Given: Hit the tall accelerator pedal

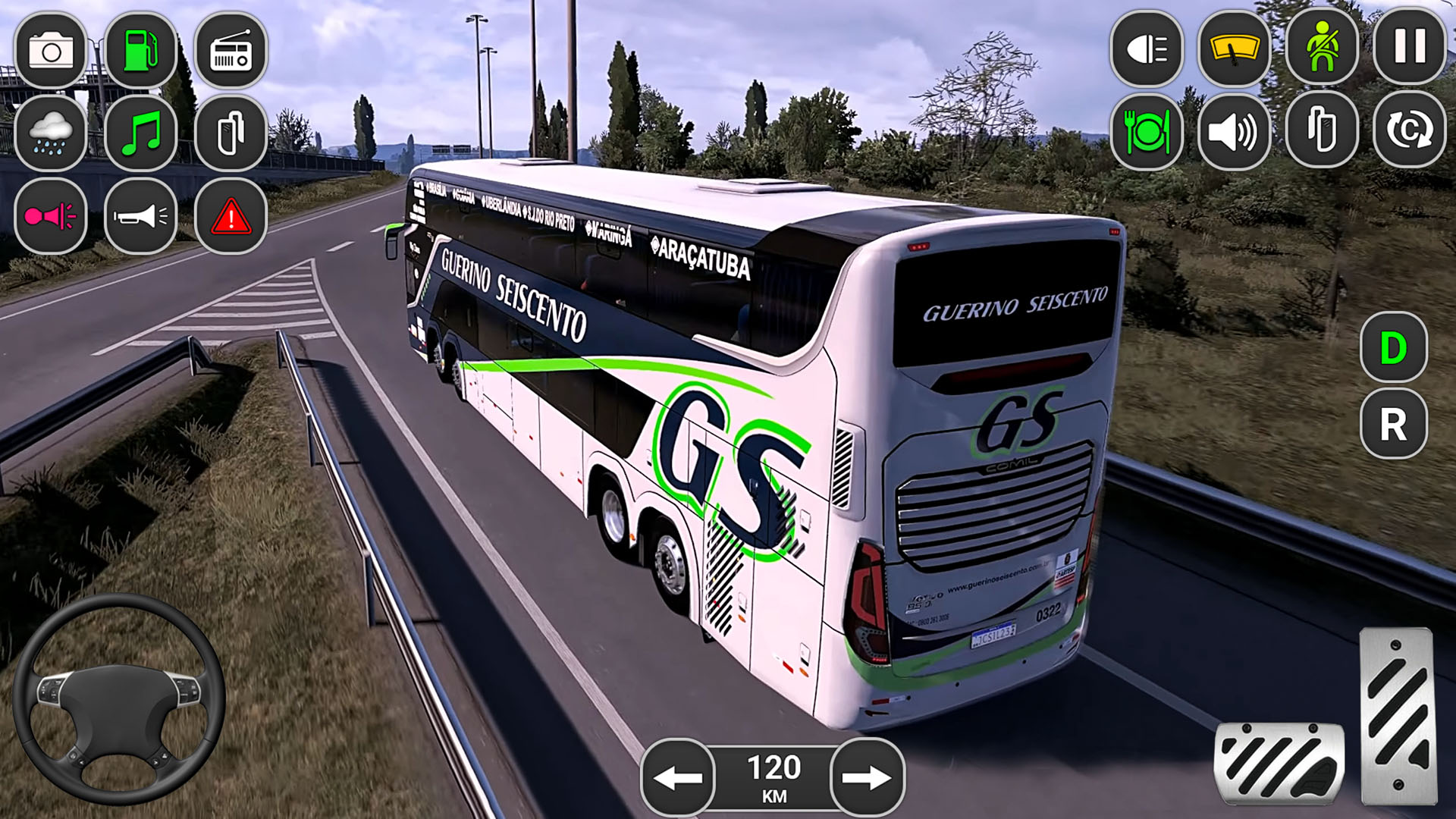Looking at the screenshot, I should (1398, 716).
